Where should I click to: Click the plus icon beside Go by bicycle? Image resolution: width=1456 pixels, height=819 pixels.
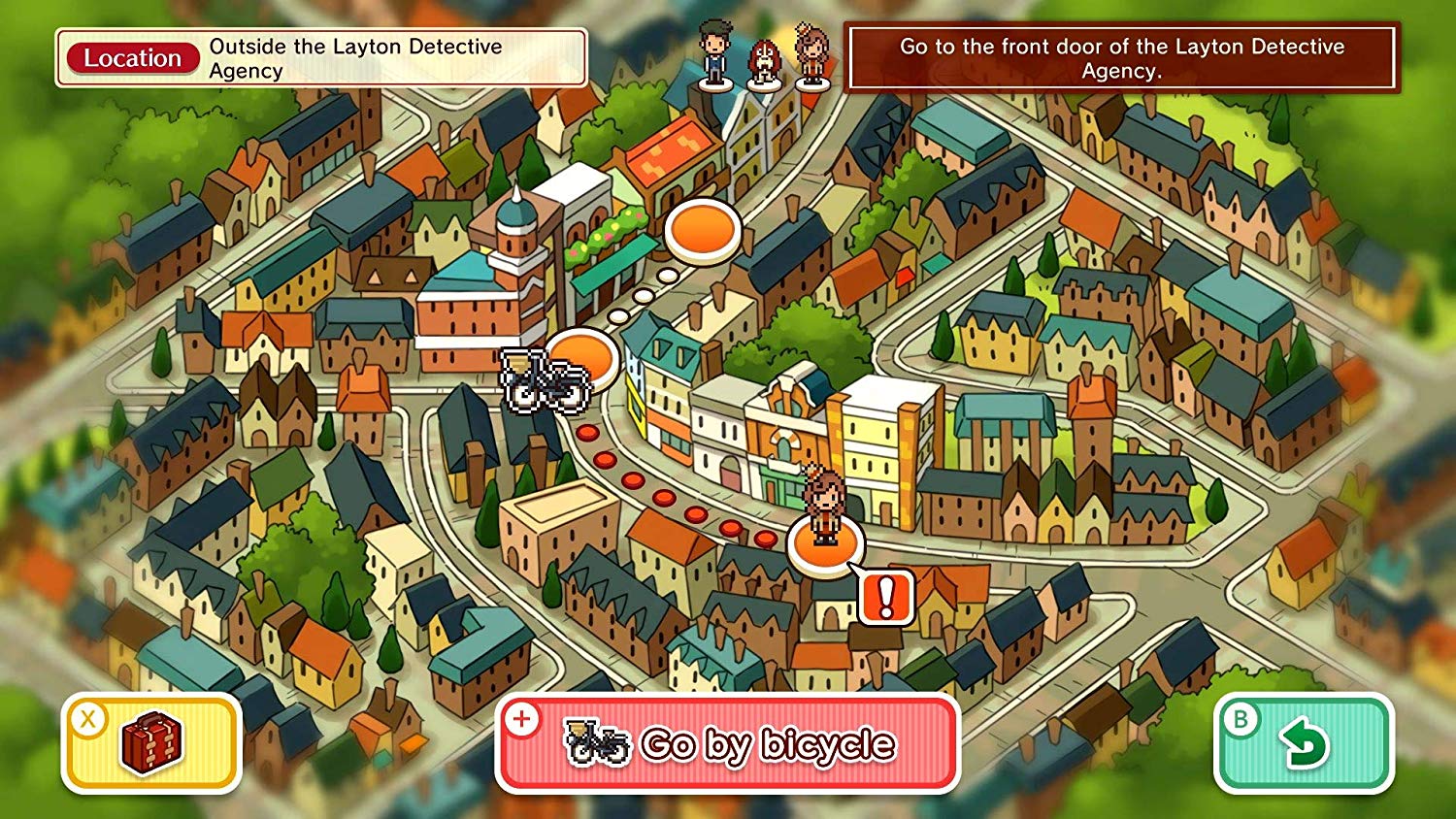pyautogui.click(x=524, y=720)
